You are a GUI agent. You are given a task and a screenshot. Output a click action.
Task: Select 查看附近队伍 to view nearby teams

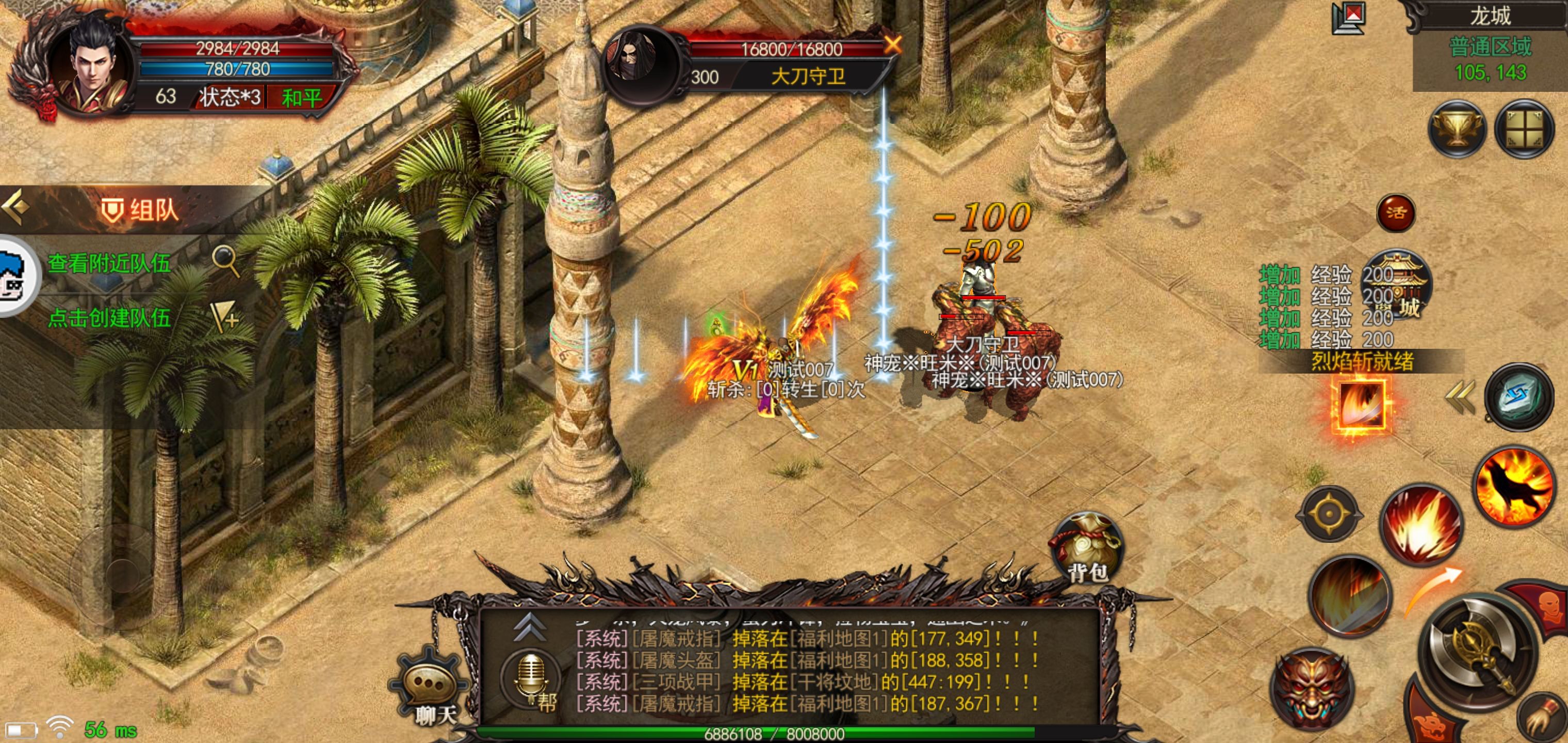pos(109,264)
